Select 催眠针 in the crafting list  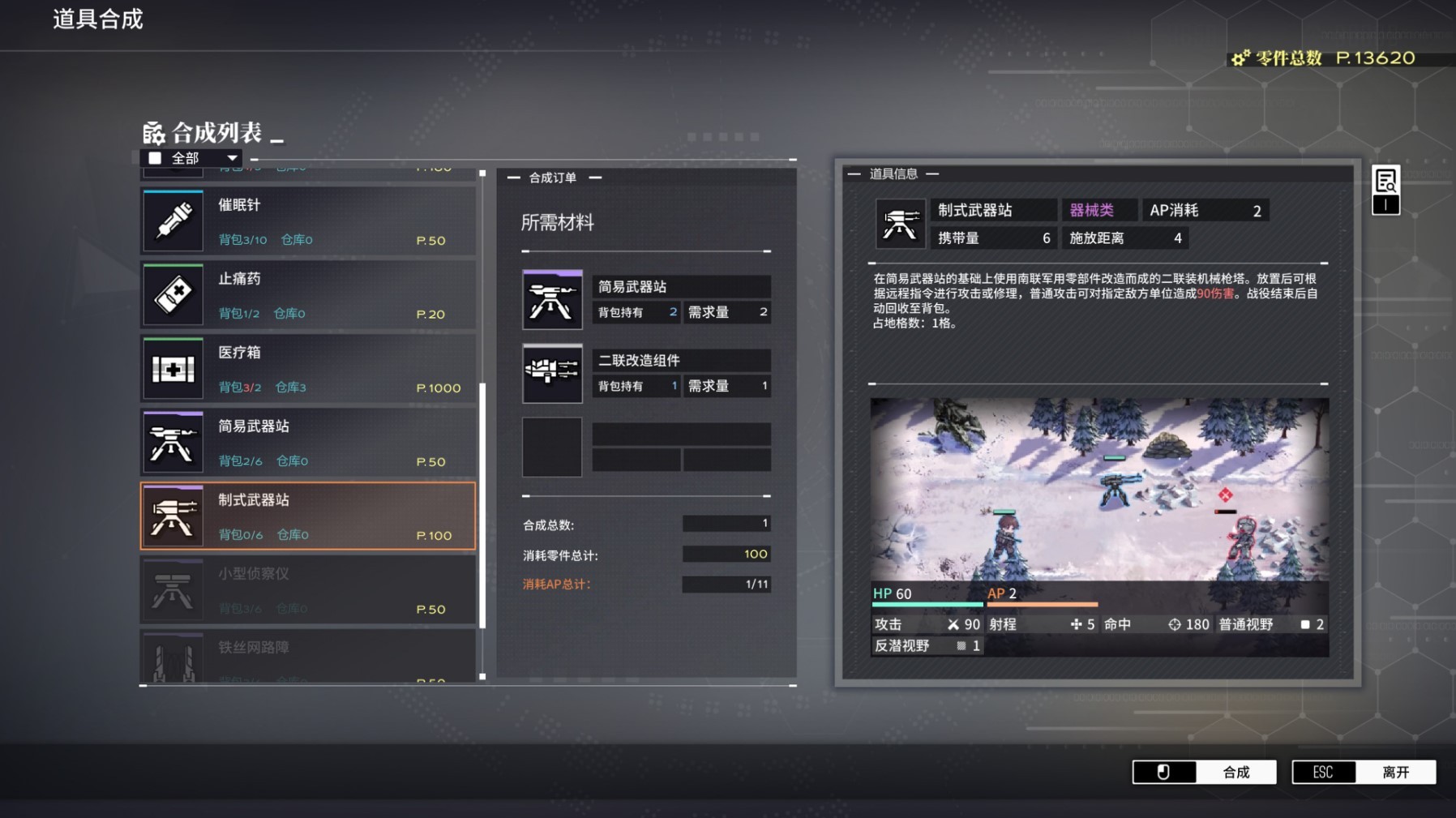point(308,221)
